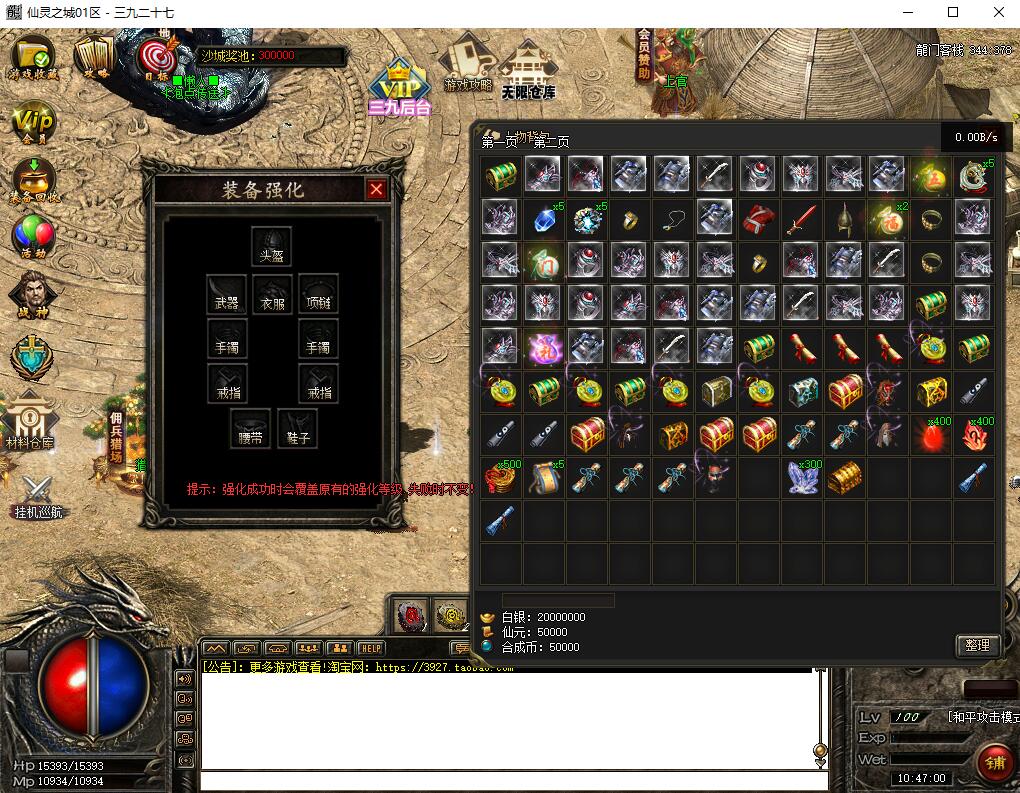Maximize the game window
1020x793 pixels.
pyautogui.click(x=953, y=12)
